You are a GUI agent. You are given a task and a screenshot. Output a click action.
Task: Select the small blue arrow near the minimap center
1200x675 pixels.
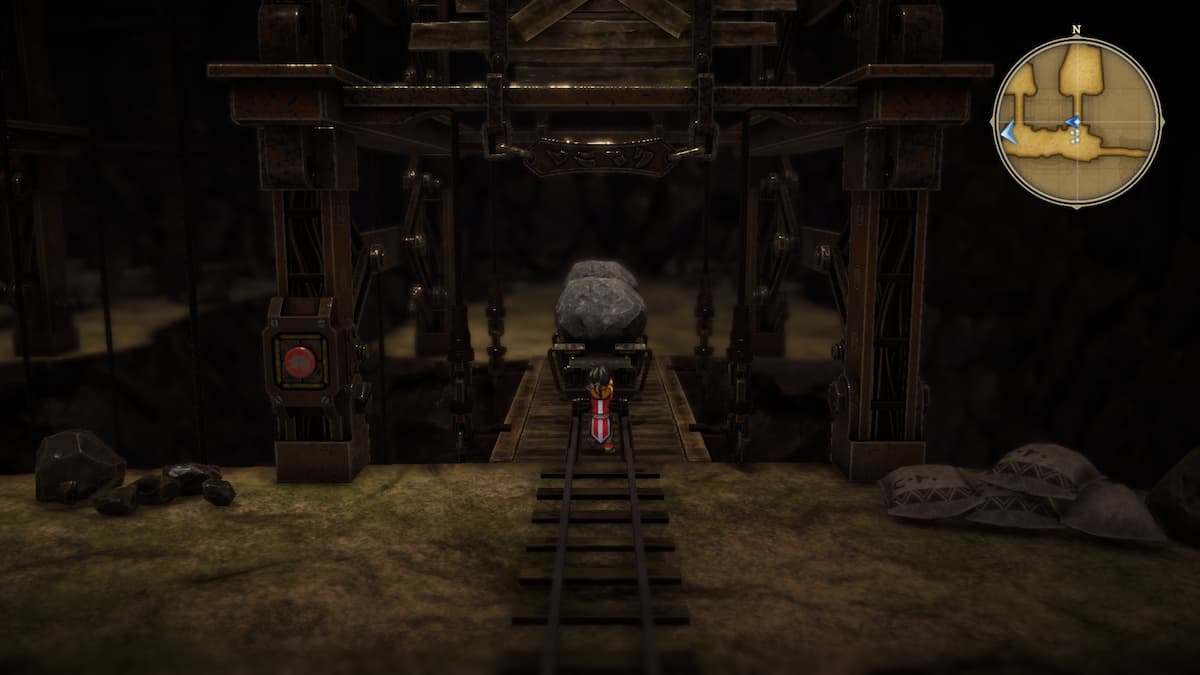[1073, 123]
